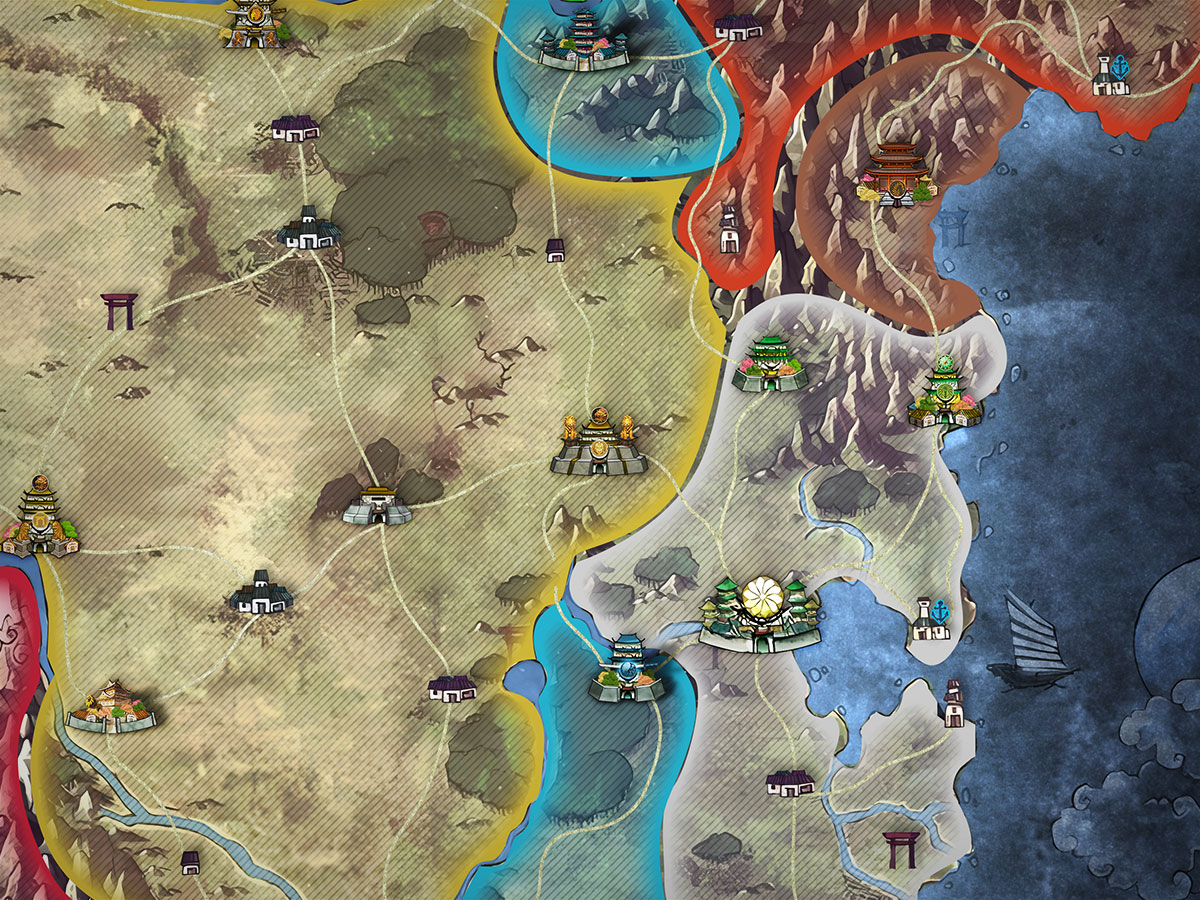Select the harbor anchor marker in red territory

[1112, 76]
